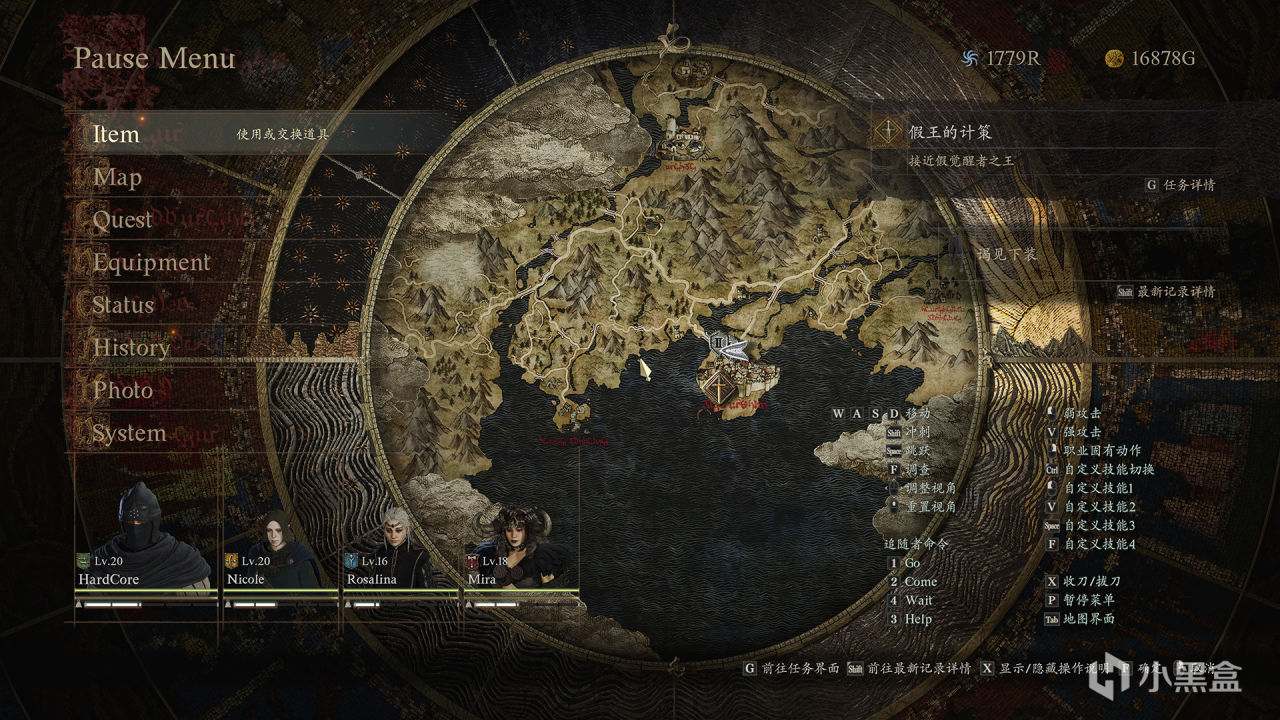Open the System menu
This screenshot has height=720, width=1280.
[x=129, y=433]
